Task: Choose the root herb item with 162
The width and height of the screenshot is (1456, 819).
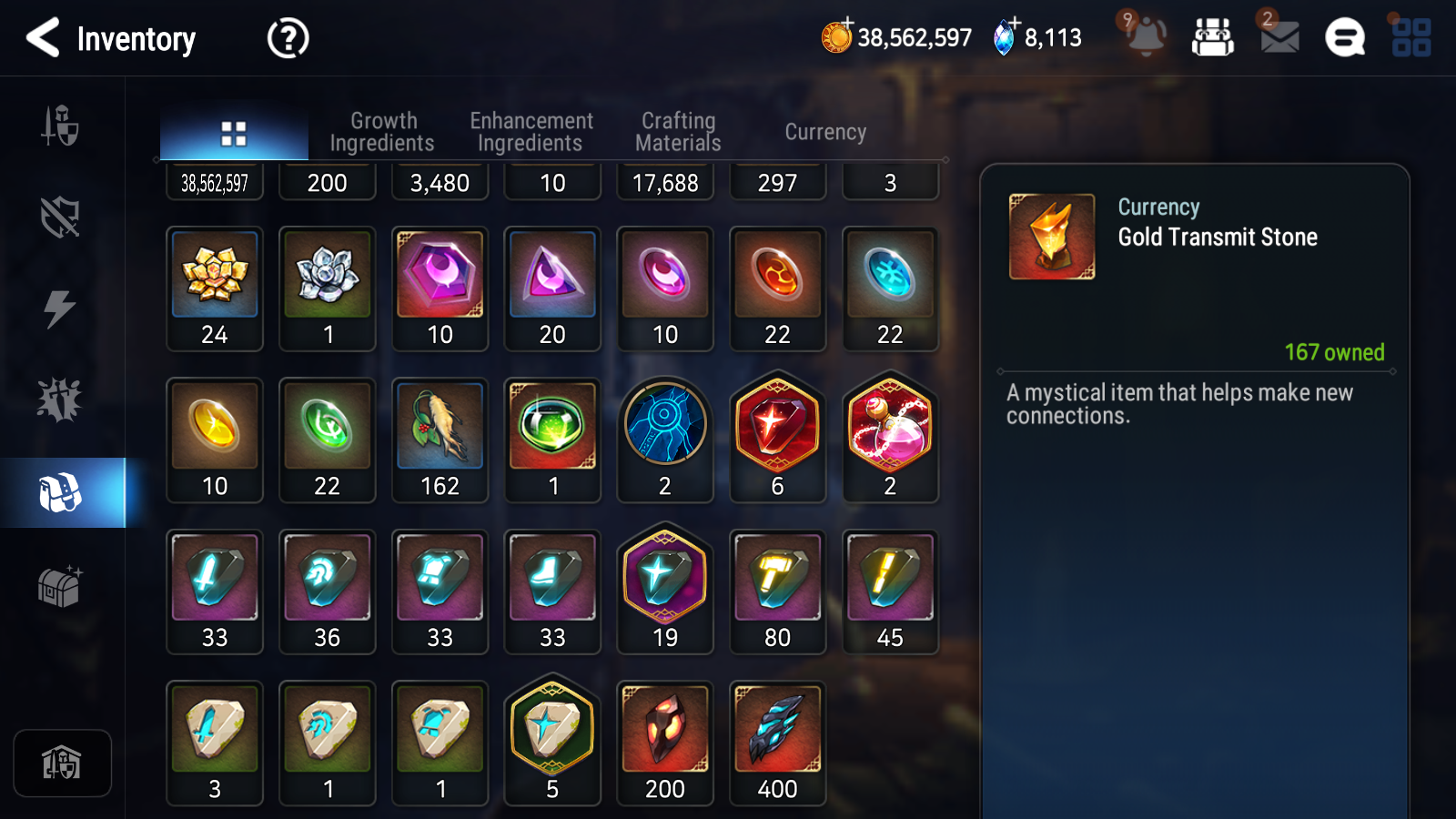Action: [440, 440]
